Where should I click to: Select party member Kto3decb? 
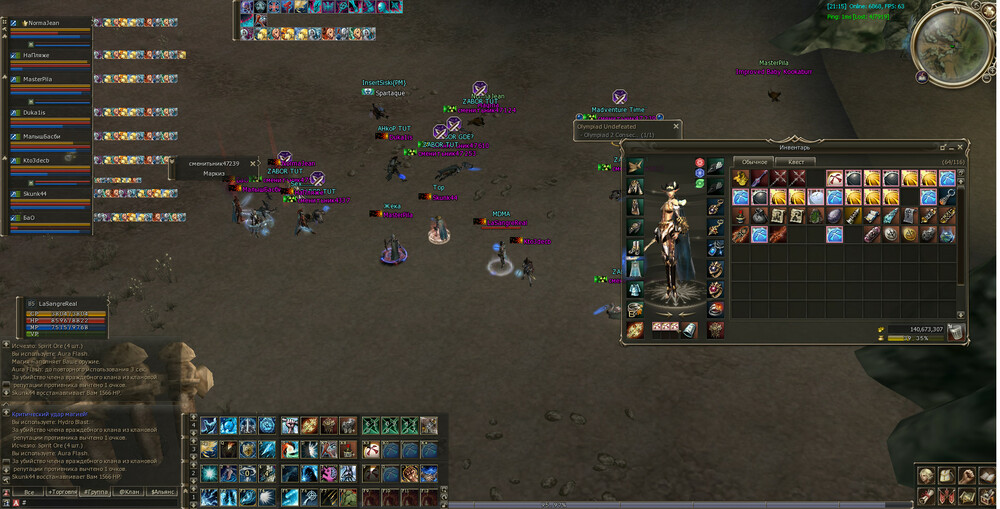(36, 160)
